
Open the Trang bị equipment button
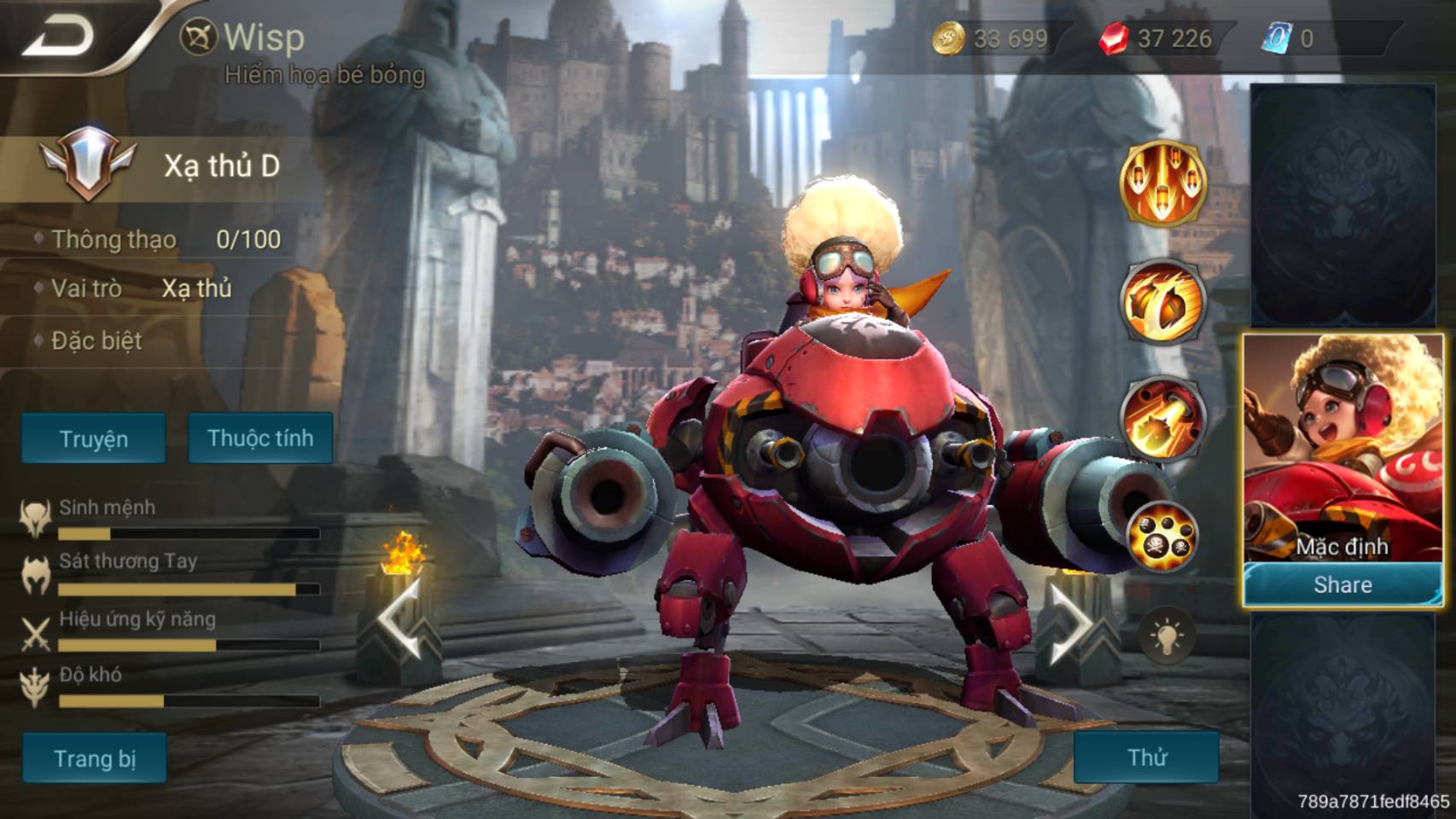95,758
